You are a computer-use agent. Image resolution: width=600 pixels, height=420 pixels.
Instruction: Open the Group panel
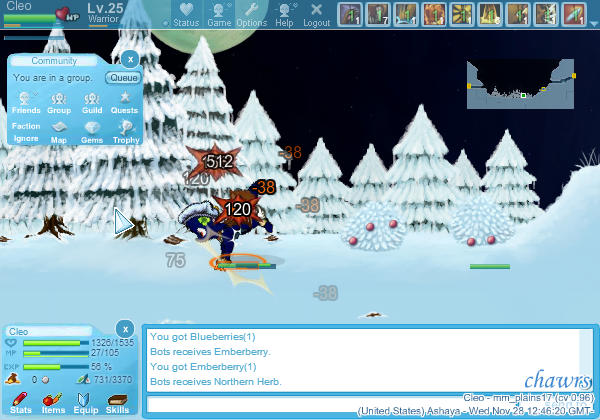pyautogui.click(x=59, y=102)
